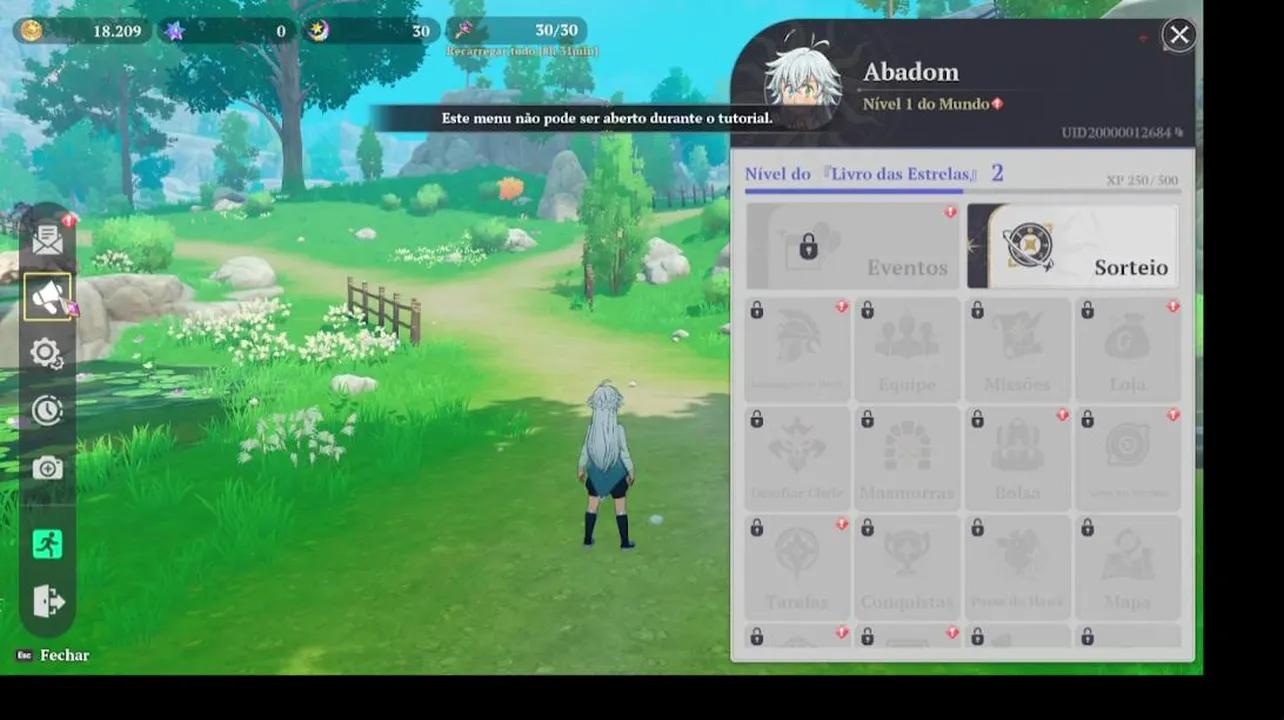Select the megaphone announcements icon

[x=47, y=294]
